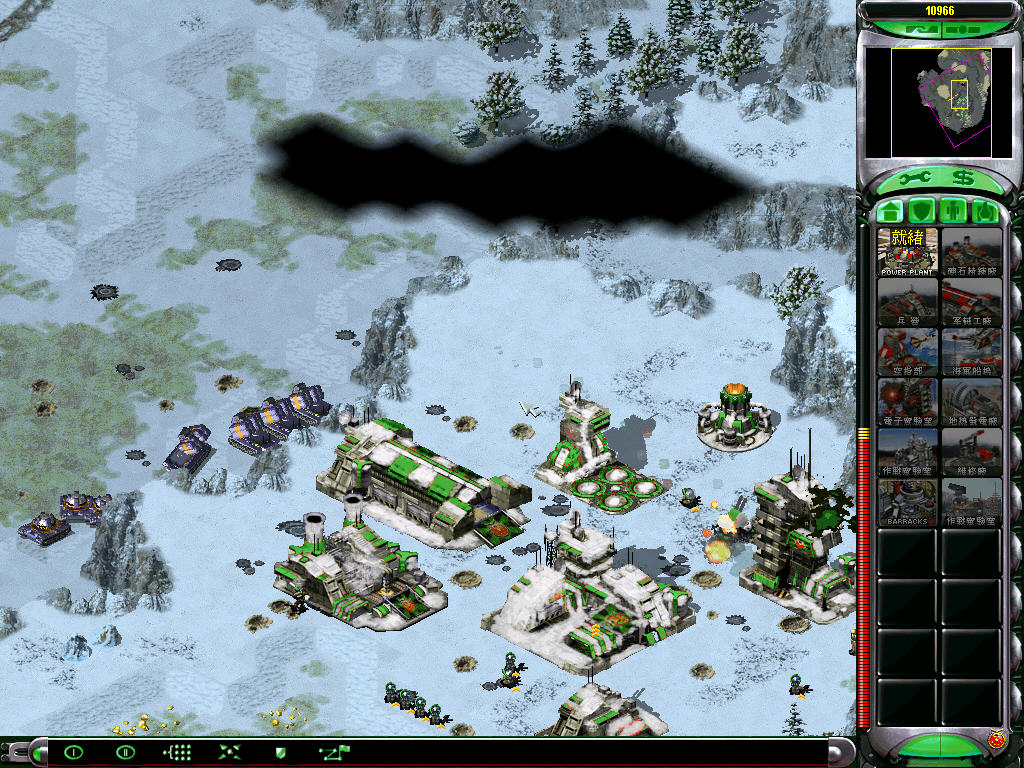
Task: Build the 維修廠 service depot
Action: (x=971, y=452)
